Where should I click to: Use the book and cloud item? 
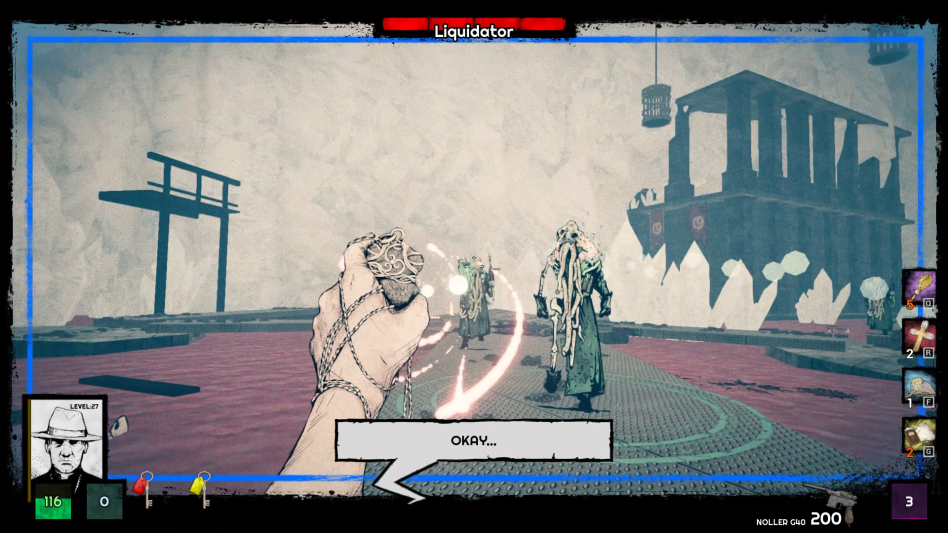coord(918,436)
